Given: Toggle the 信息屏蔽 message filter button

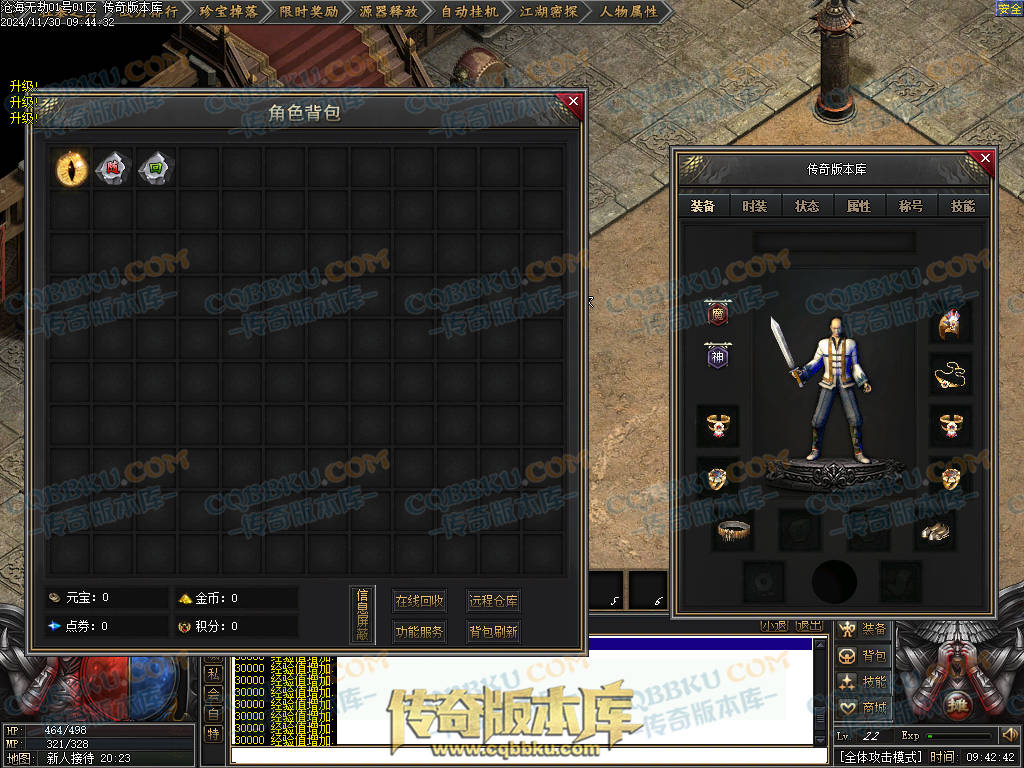Looking at the screenshot, I should coord(363,615).
